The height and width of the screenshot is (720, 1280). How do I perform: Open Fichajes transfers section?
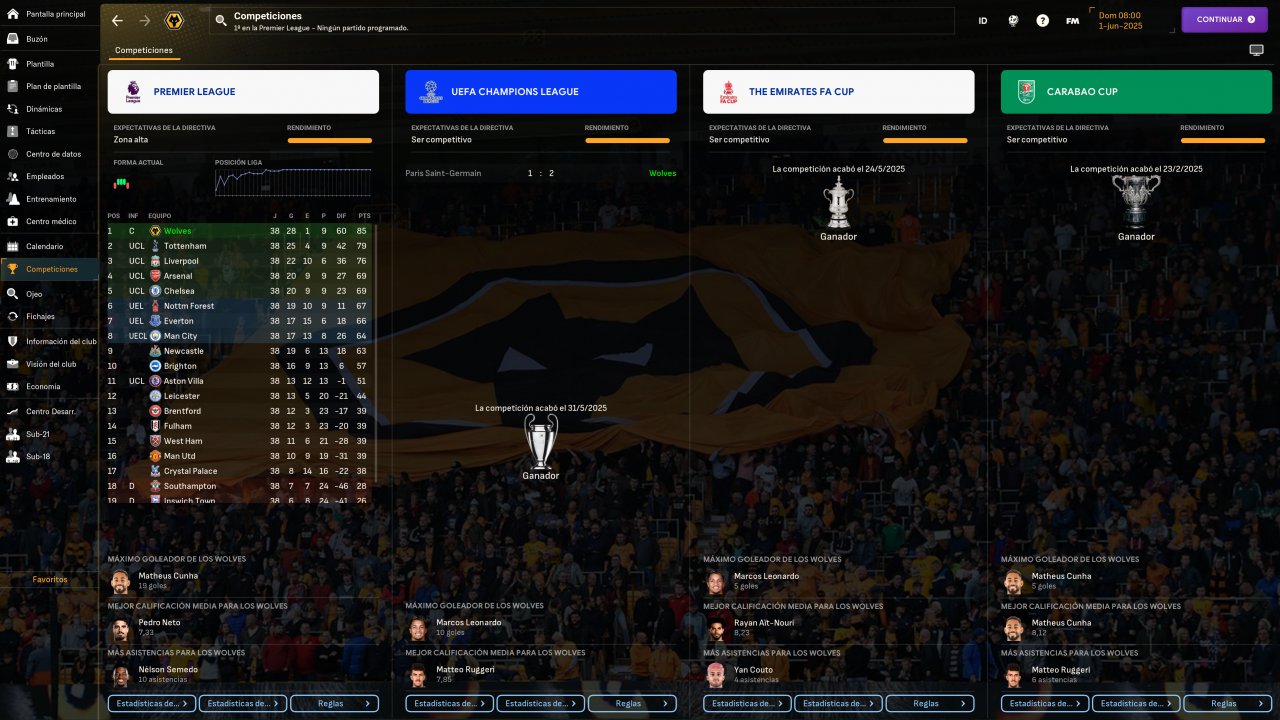coord(40,316)
